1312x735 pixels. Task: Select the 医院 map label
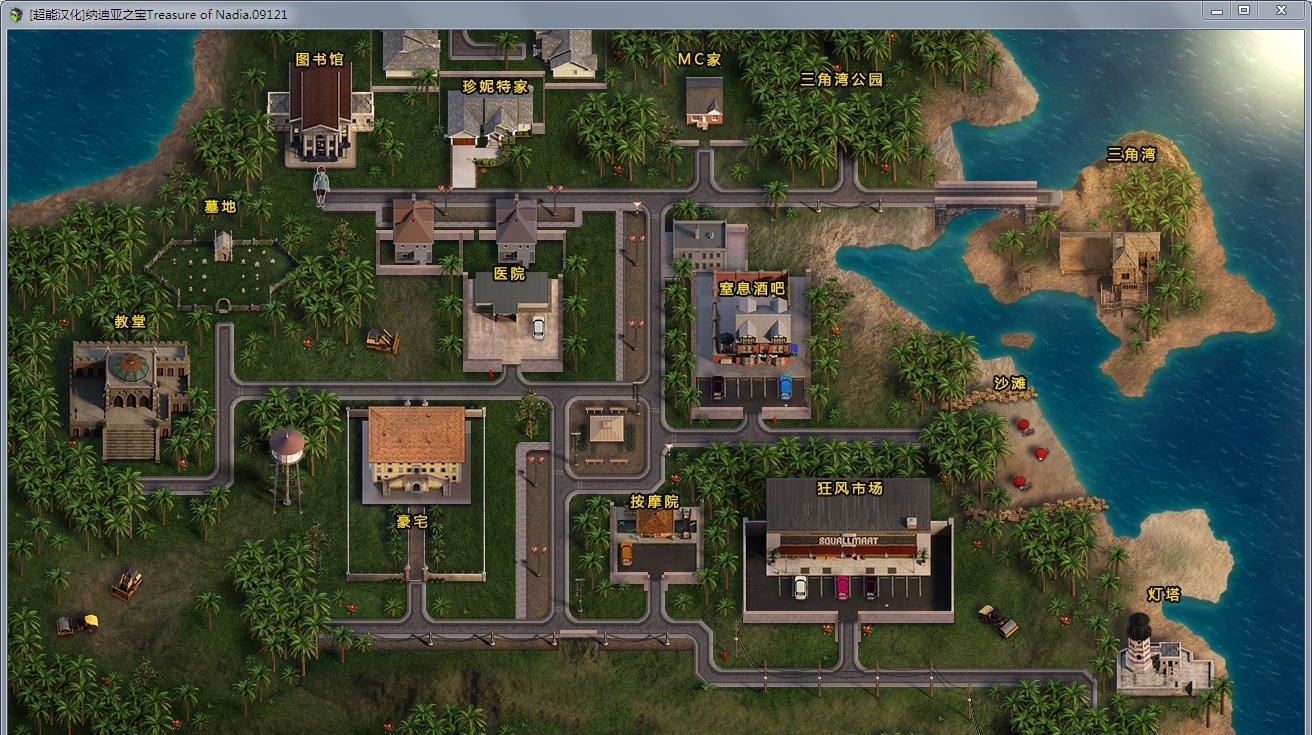(x=509, y=274)
